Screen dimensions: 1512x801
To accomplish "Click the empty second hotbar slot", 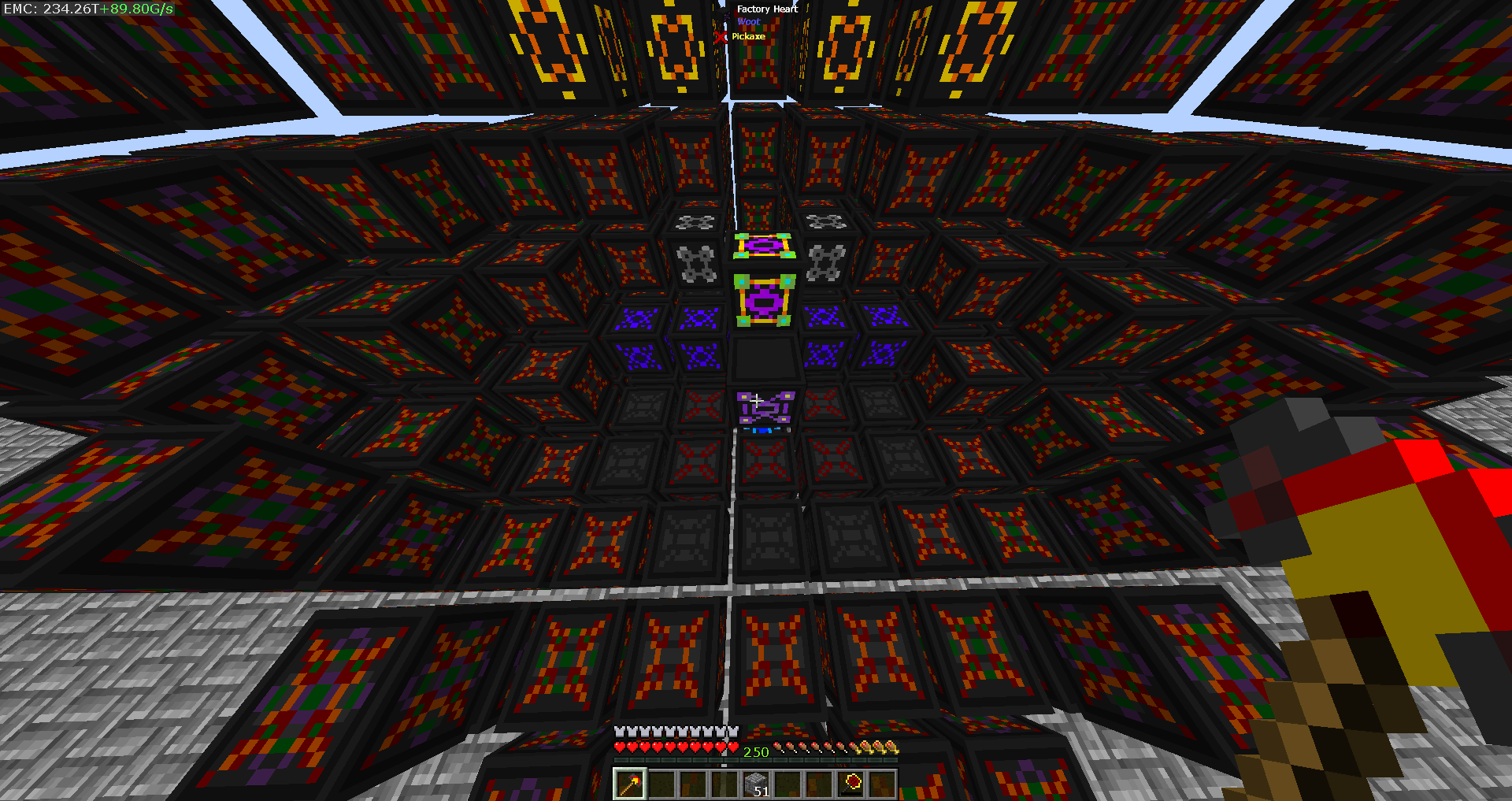I will [663, 783].
